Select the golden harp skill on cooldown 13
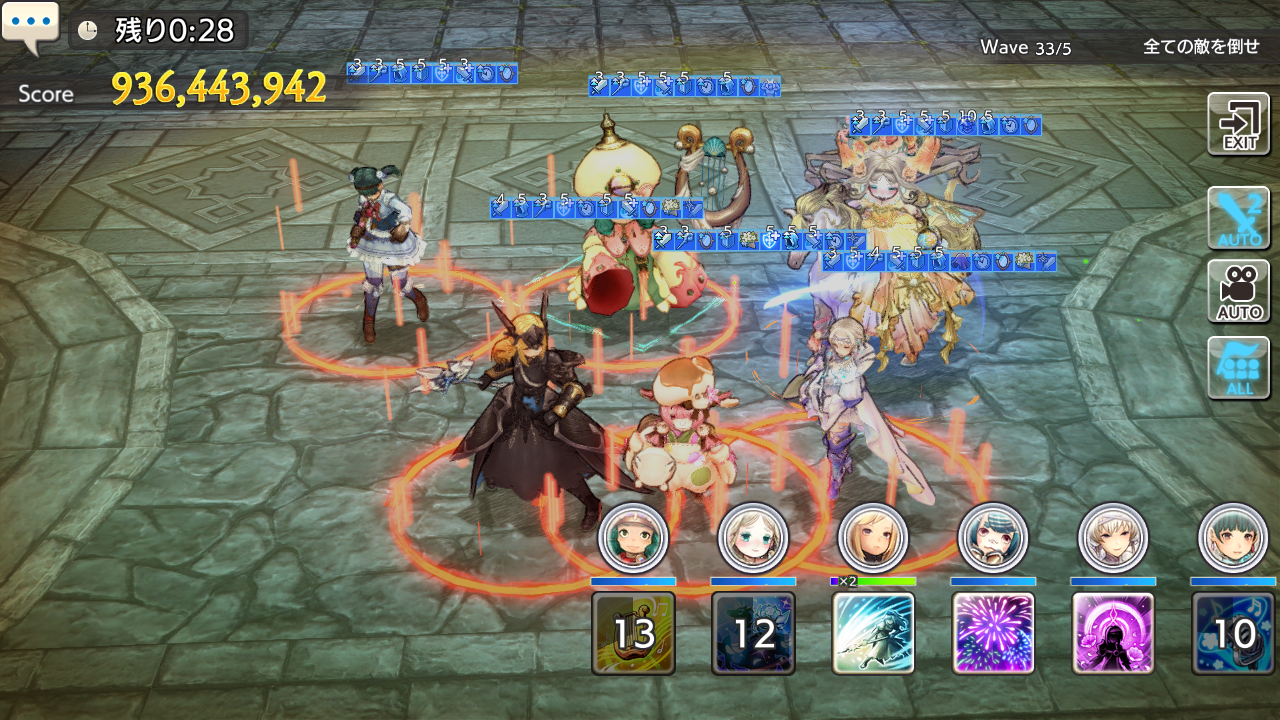 [633, 633]
